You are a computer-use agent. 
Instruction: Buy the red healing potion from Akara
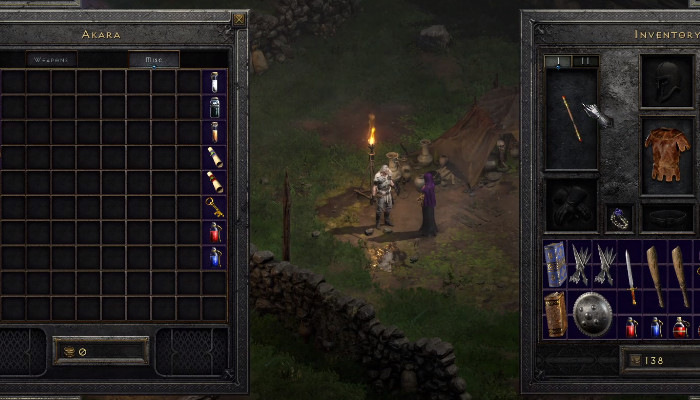pyautogui.click(x=214, y=232)
